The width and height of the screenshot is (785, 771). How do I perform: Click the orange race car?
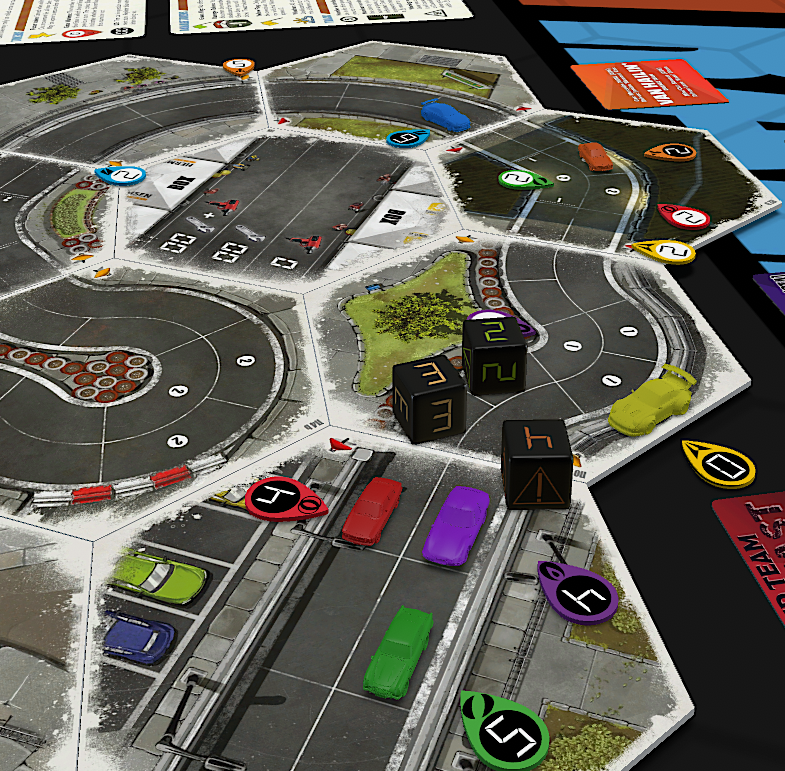pos(594,156)
